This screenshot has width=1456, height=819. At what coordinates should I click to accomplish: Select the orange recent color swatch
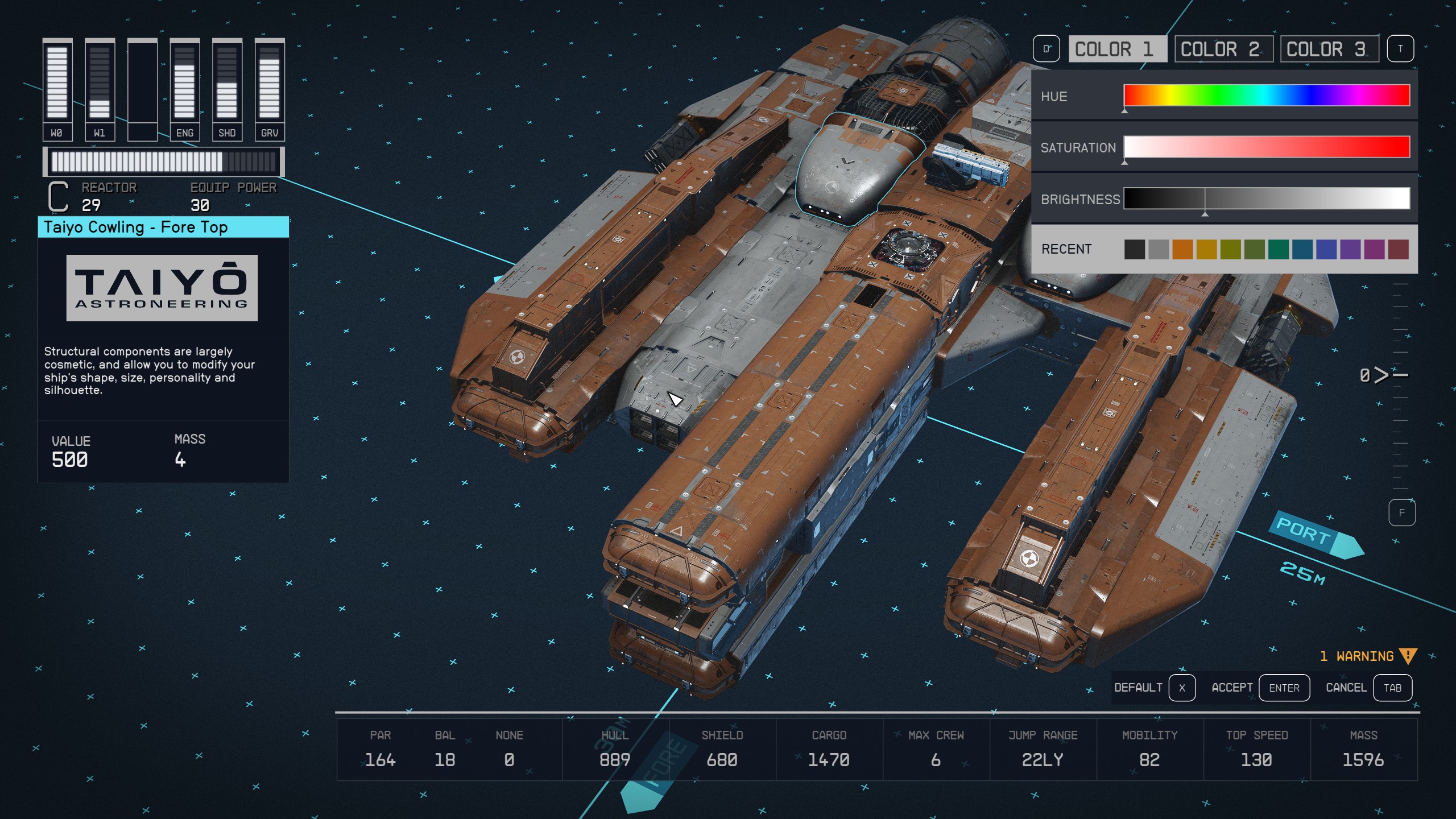click(x=1182, y=249)
